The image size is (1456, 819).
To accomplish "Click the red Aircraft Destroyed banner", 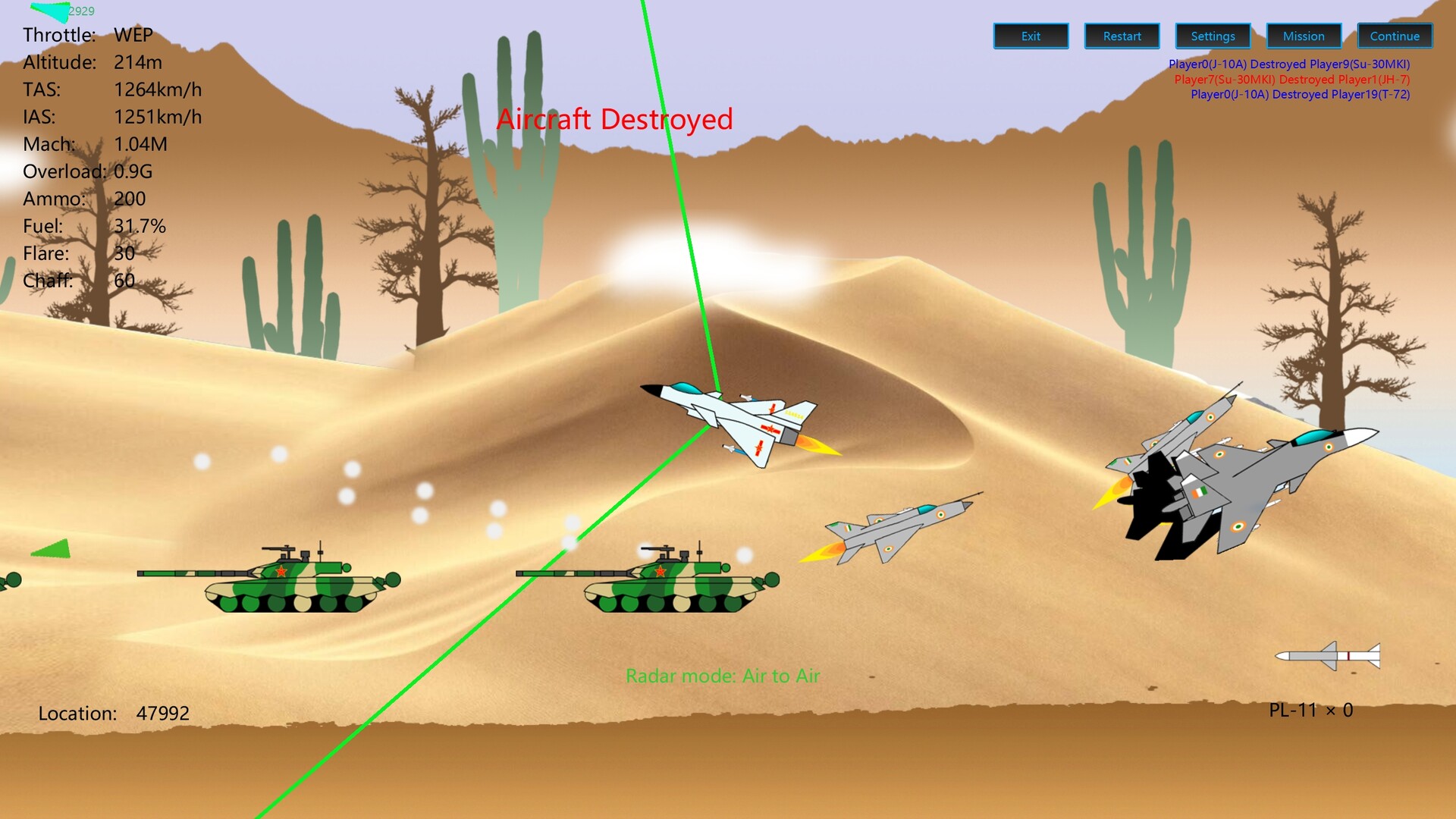I will (x=616, y=118).
